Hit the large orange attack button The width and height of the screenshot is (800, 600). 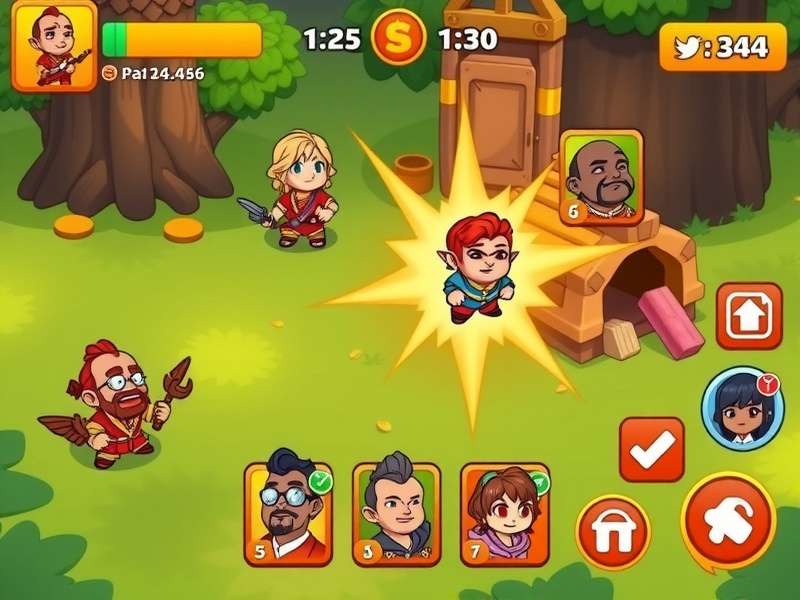728,520
